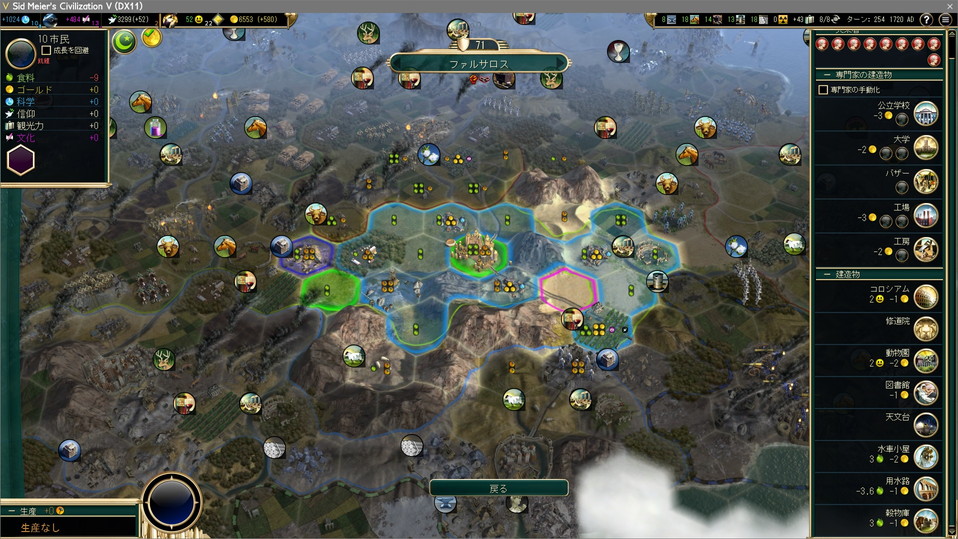The width and height of the screenshot is (958, 539).
Task: Toggle the 成長を回避 checkbox
Action: coord(47,50)
